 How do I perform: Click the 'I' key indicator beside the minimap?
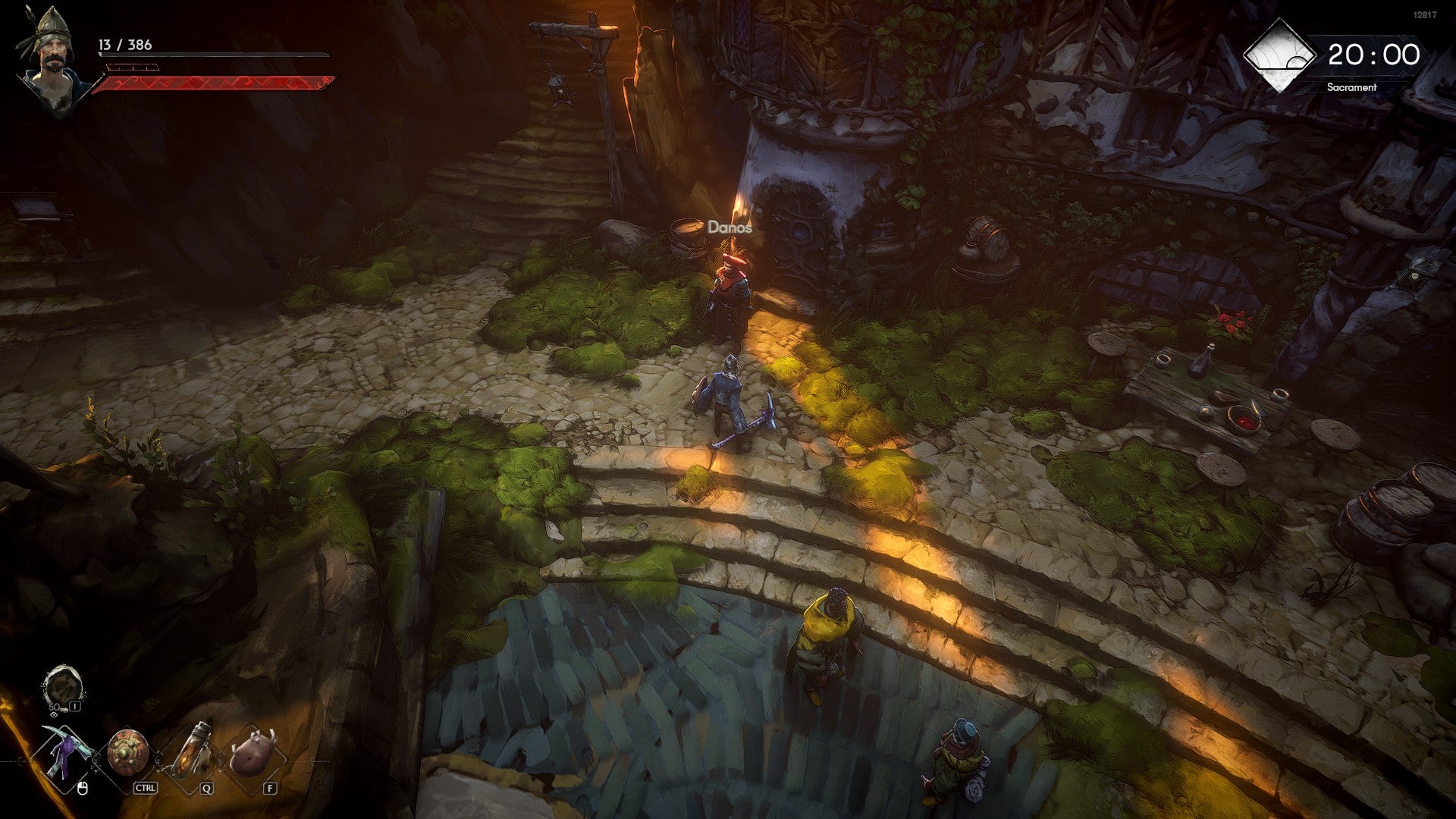[x=74, y=706]
